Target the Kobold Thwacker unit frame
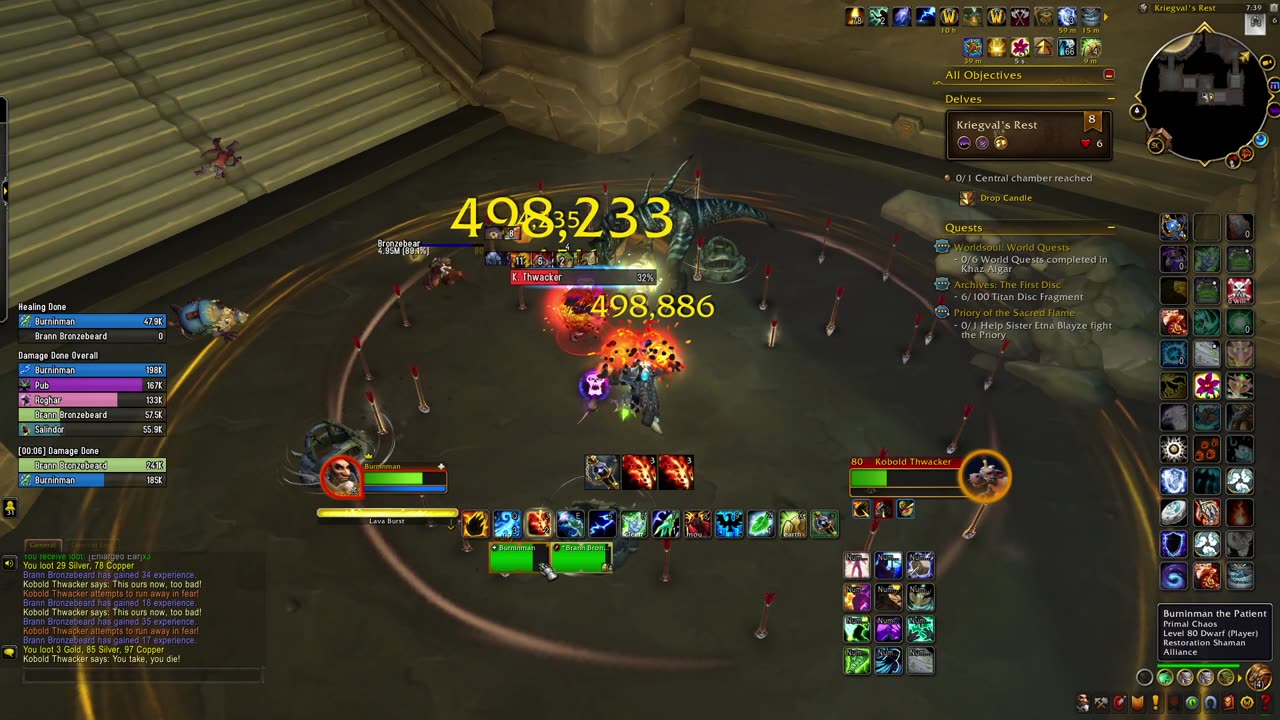The width and height of the screenshot is (1280, 720). [905, 476]
